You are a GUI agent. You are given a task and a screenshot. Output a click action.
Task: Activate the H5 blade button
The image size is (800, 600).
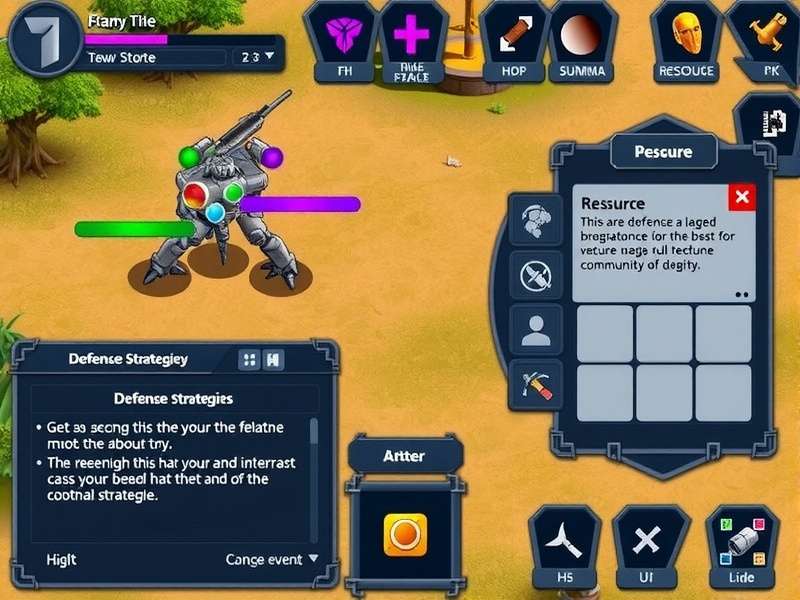coord(564,546)
